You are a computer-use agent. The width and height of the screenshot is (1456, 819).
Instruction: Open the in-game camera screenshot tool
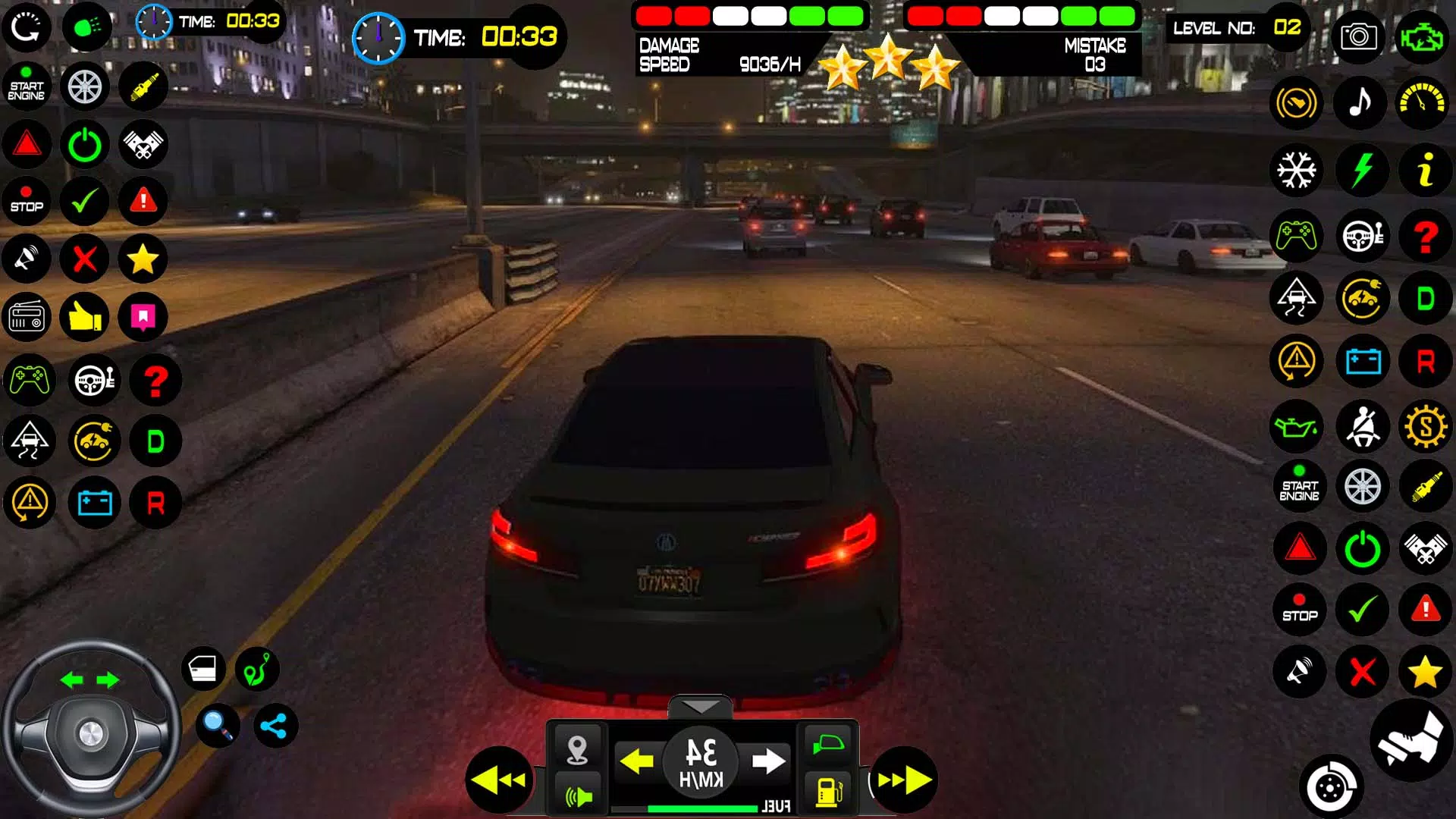pos(1358,37)
